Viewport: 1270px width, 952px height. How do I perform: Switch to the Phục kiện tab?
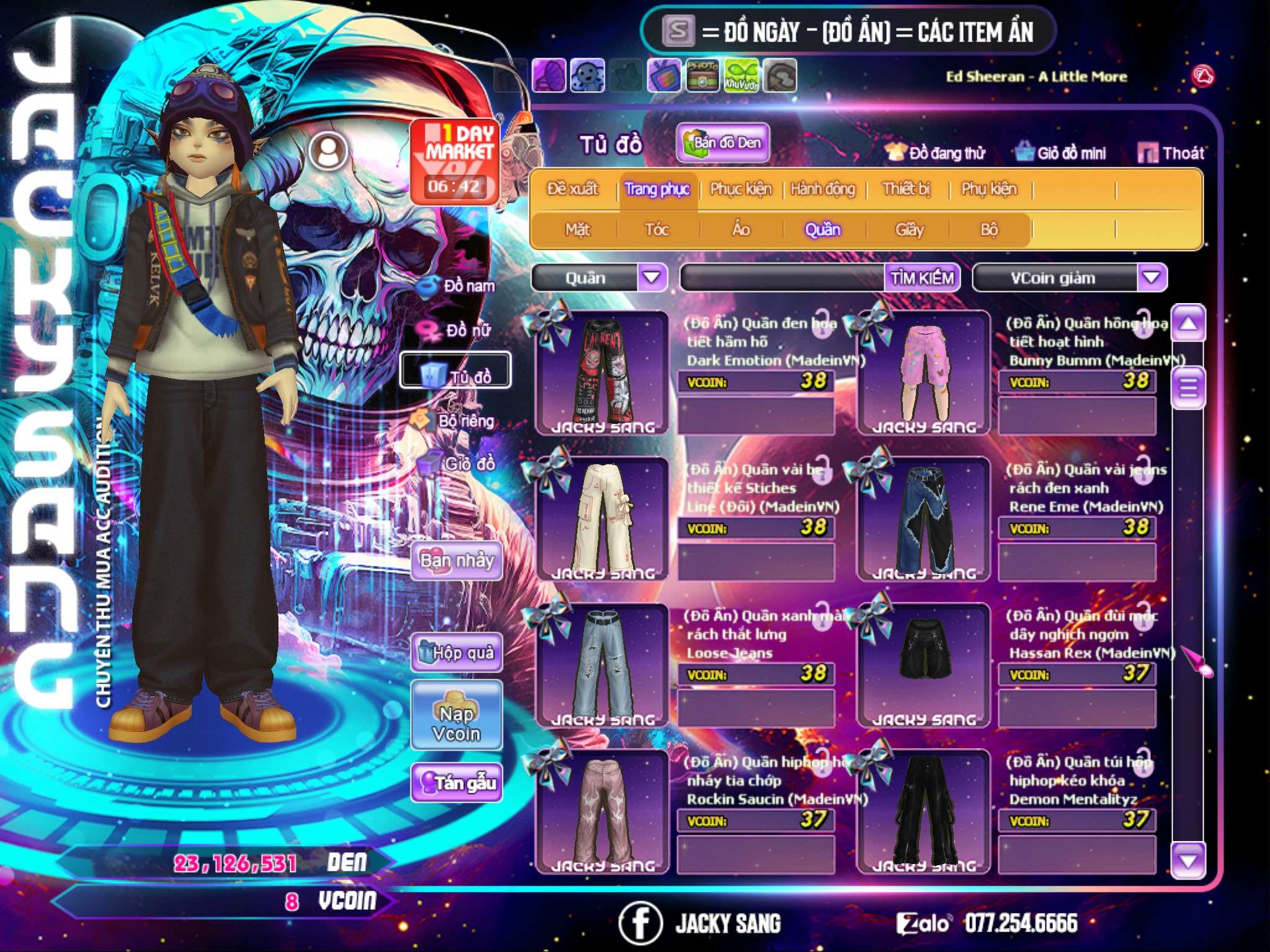[741, 189]
